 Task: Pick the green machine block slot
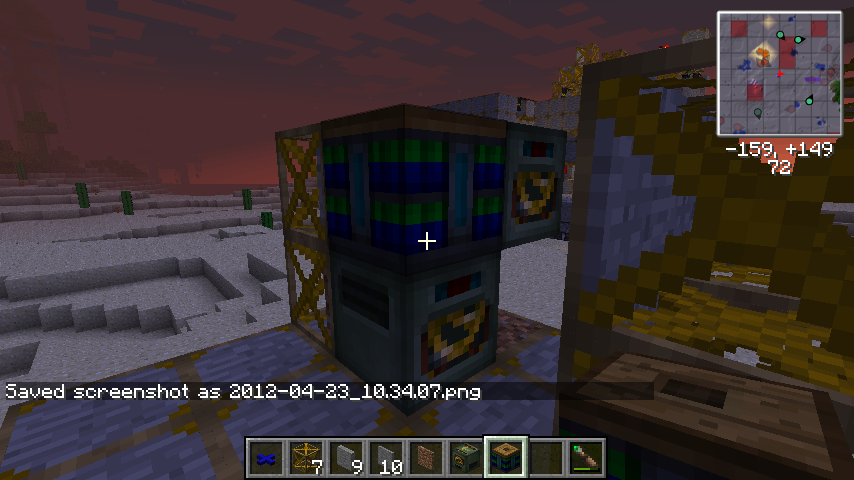coord(466,457)
